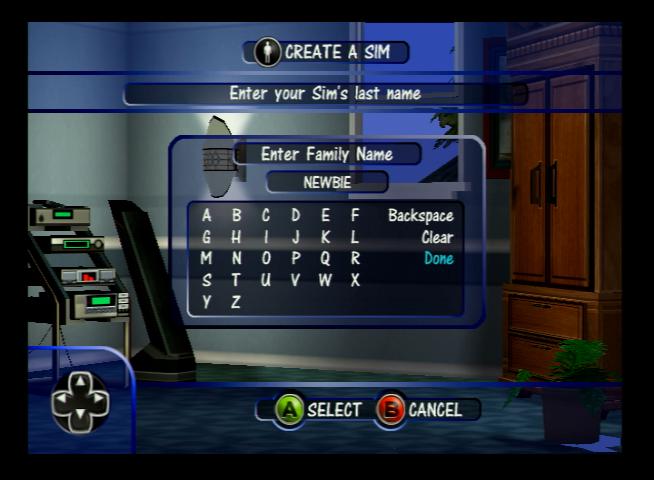Select the letter Y key
Screen dimensions: 654x480
(207, 302)
